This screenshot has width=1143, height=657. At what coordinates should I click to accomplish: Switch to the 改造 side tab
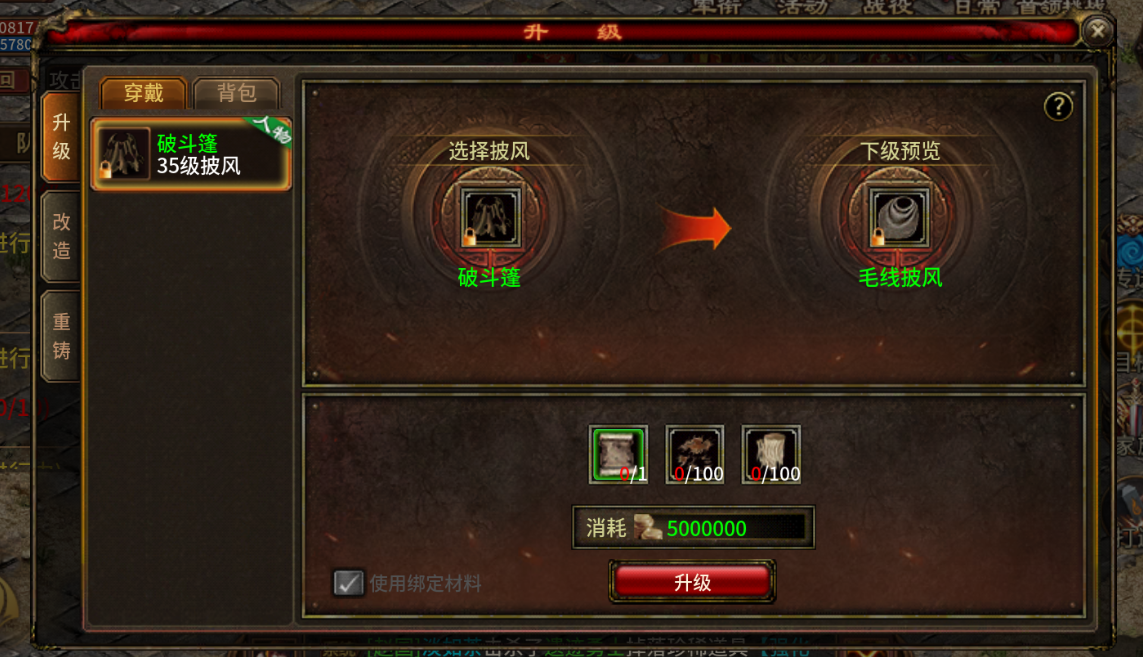click(61, 236)
